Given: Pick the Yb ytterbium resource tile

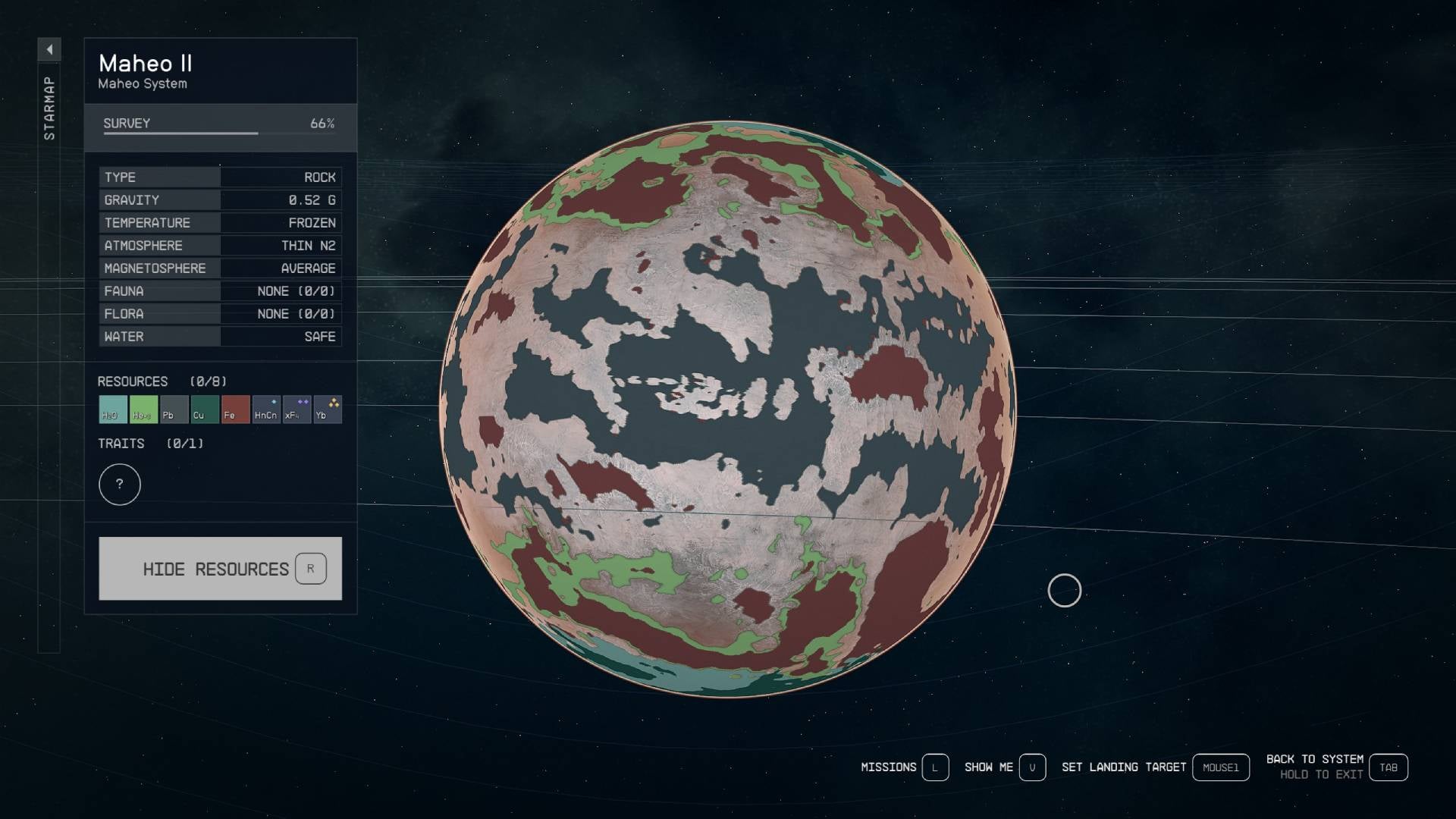Looking at the screenshot, I should (x=328, y=409).
